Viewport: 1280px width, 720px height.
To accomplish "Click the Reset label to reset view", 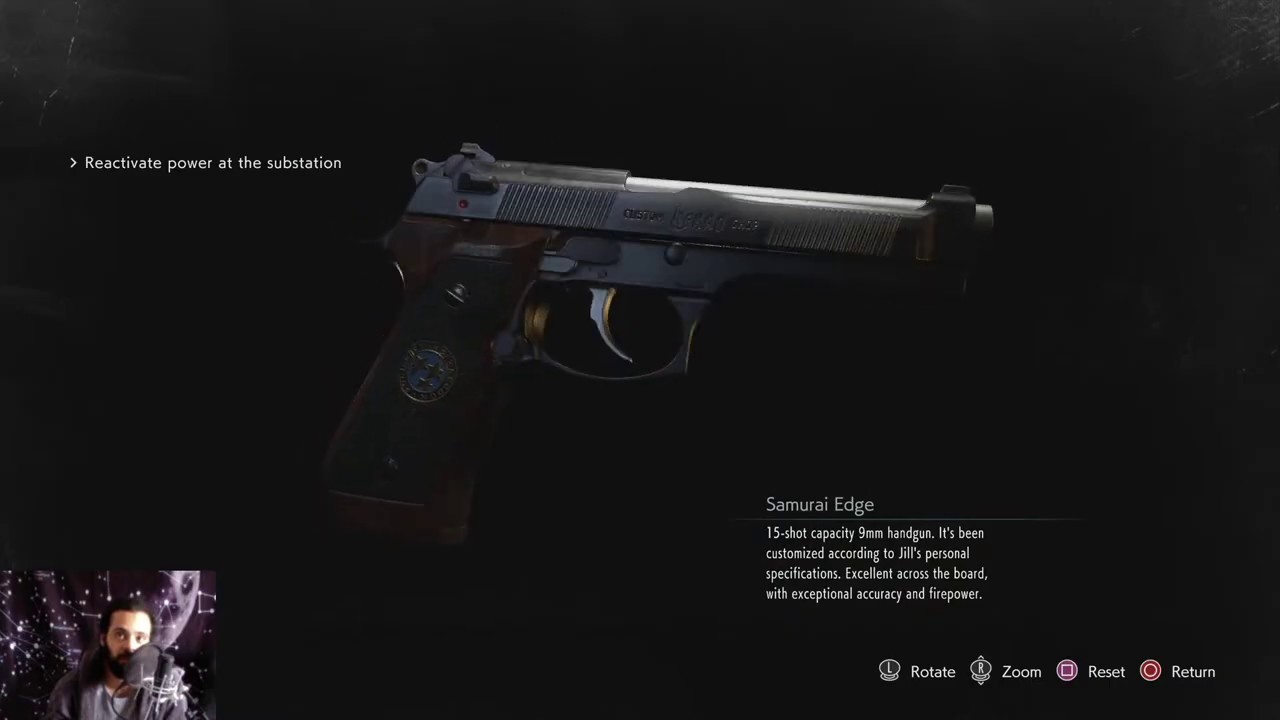I will coord(1106,671).
